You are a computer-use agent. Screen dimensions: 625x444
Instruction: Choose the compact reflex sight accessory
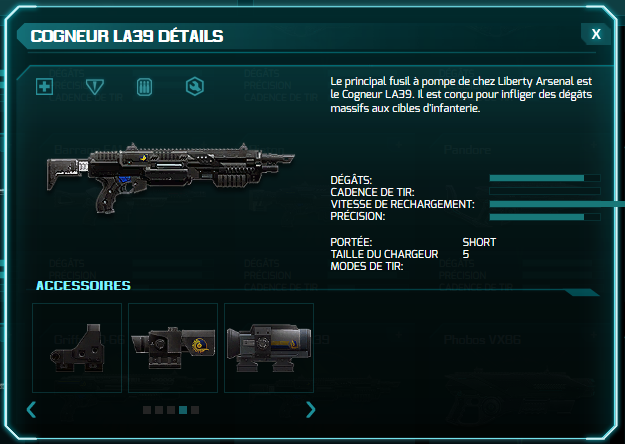[77, 348]
